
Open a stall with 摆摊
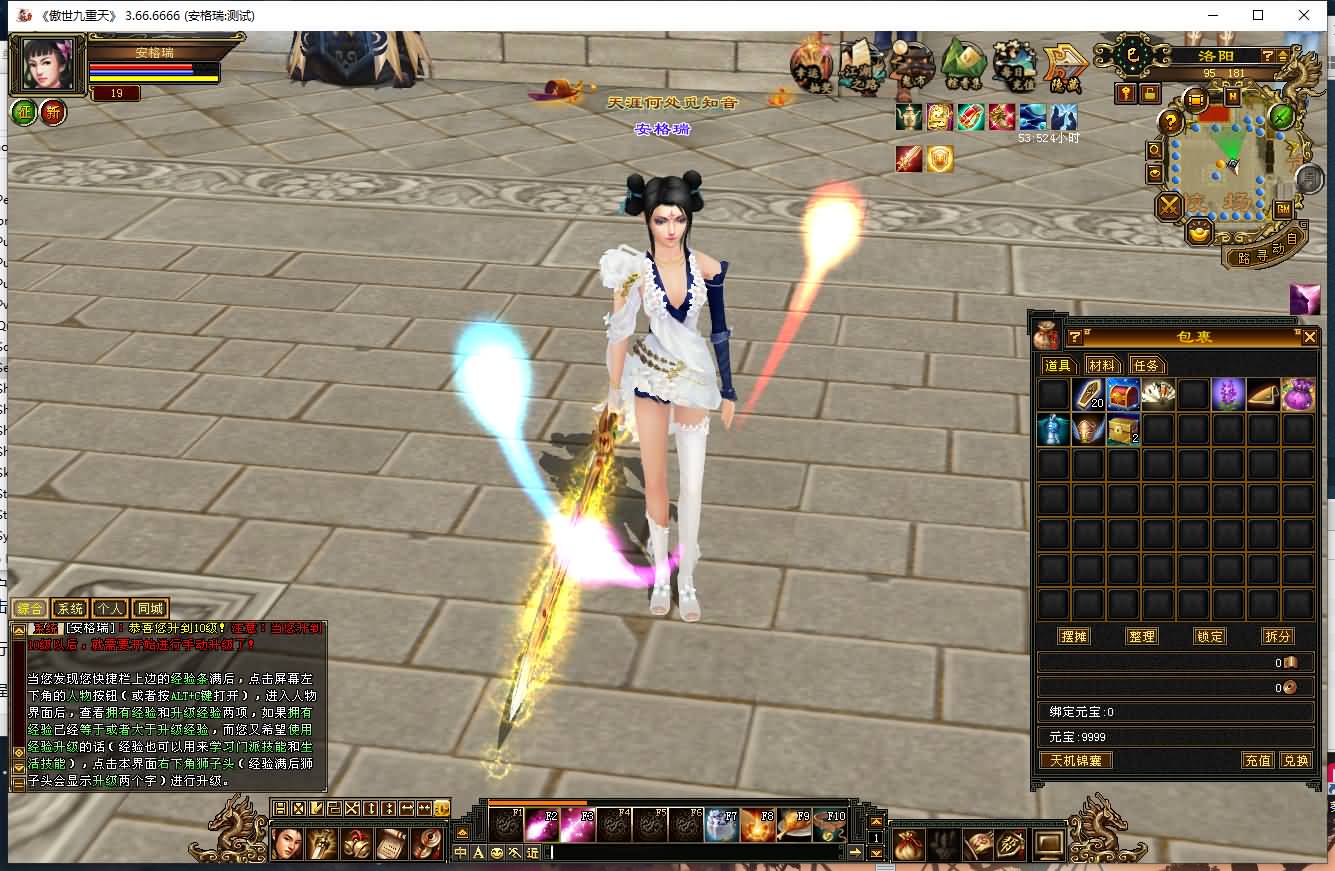click(1074, 637)
